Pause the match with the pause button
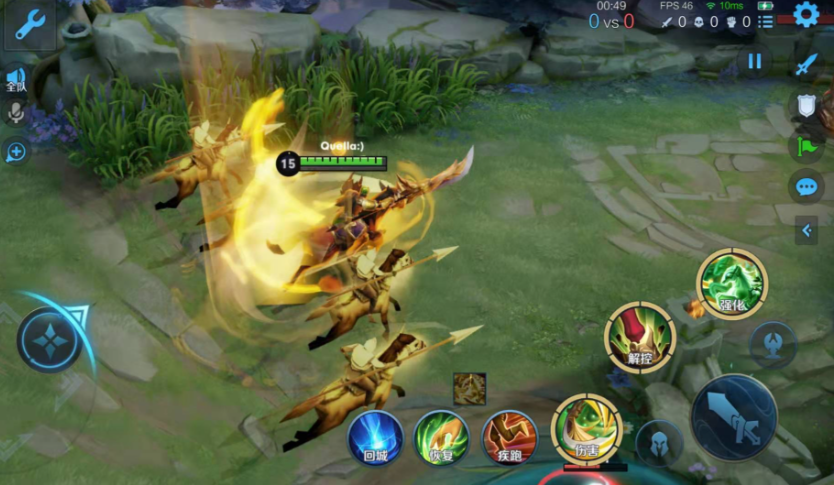Screen dimensions: 834x485 click(754, 62)
